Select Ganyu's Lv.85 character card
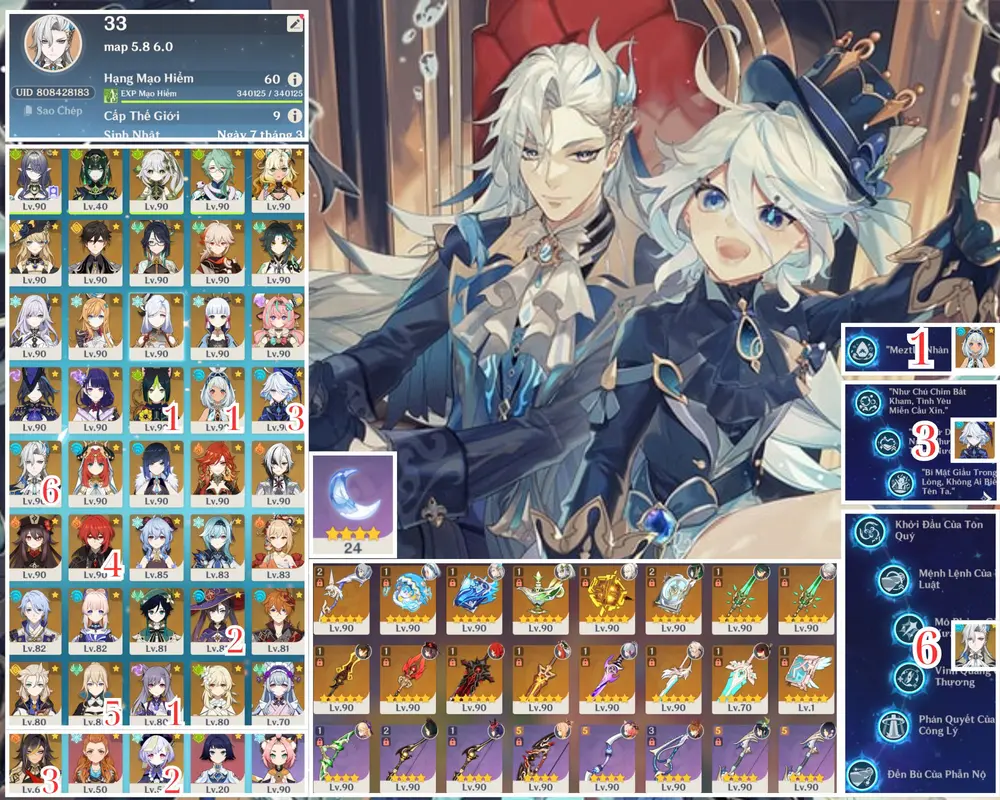 click(150, 547)
